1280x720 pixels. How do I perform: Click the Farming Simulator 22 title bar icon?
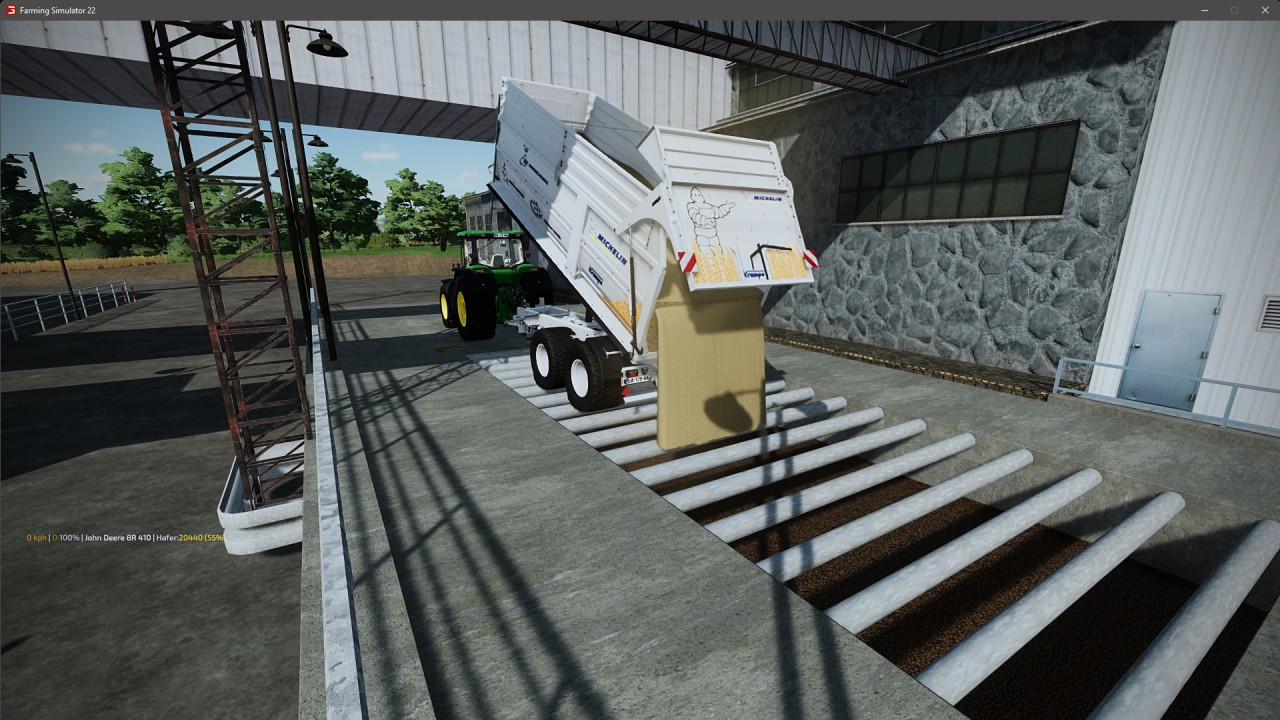click(10, 10)
